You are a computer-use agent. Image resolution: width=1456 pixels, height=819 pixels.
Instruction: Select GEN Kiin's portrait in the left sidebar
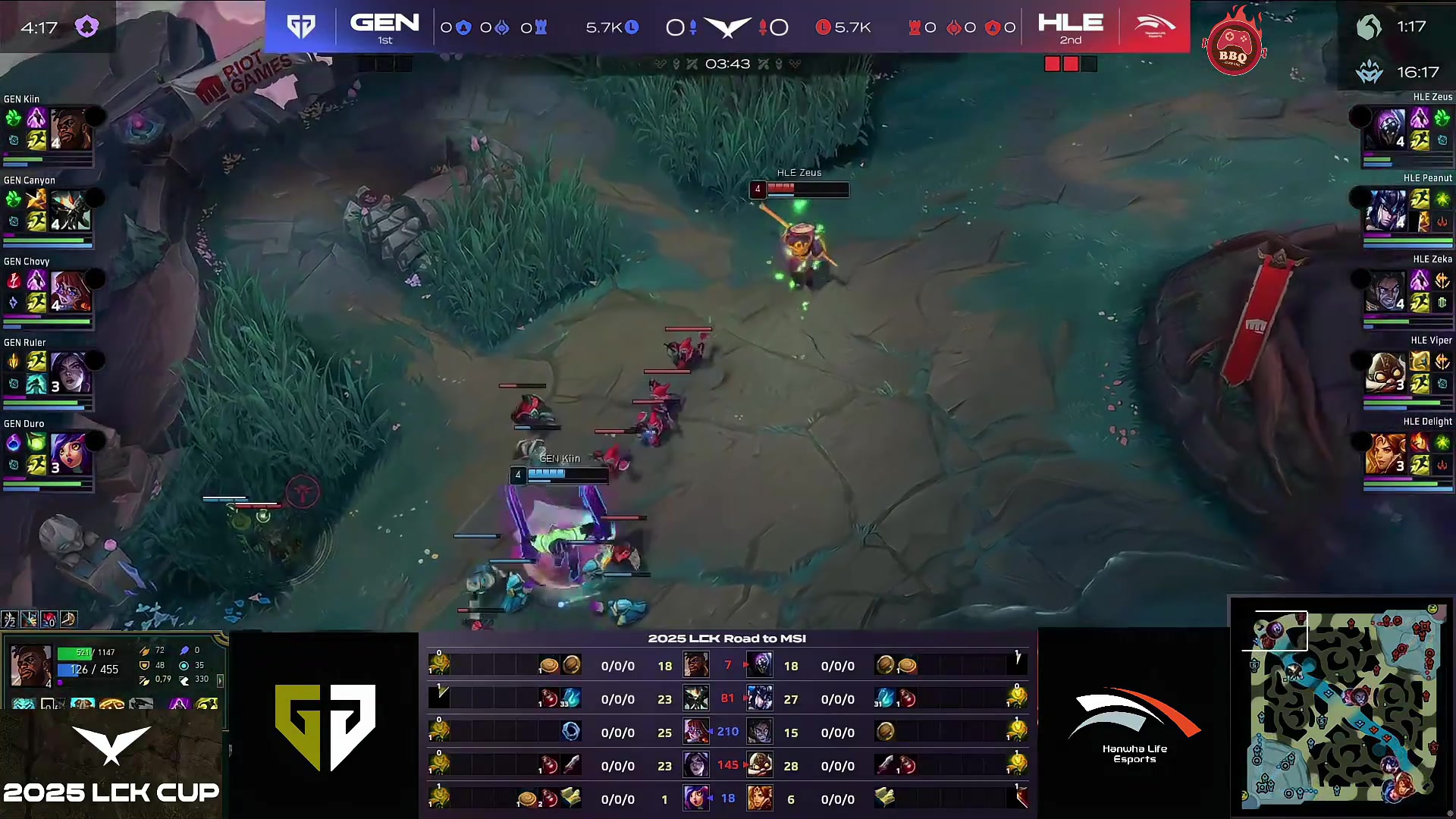pos(71,129)
